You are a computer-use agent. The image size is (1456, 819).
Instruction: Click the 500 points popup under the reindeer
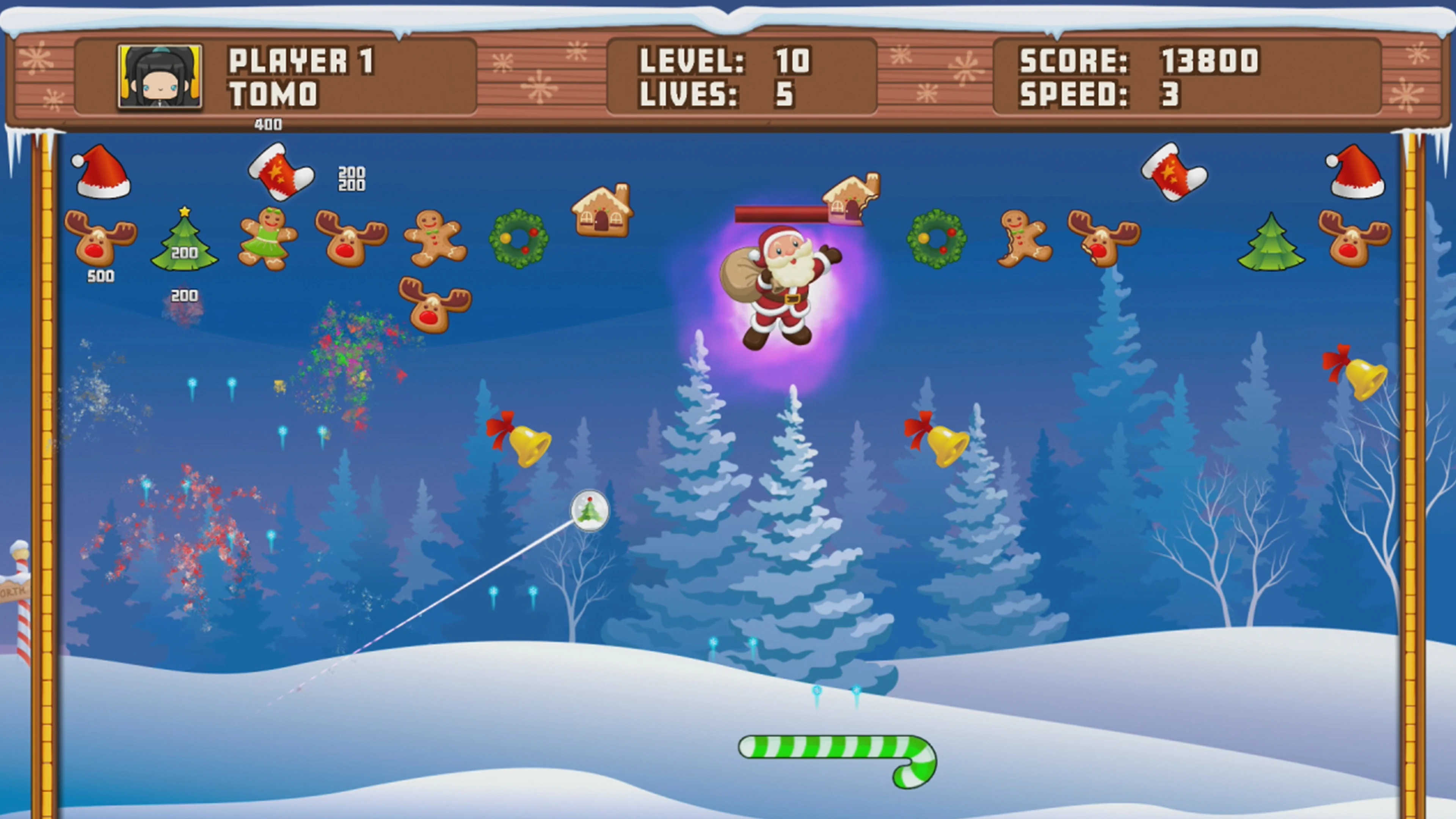click(99, 277)
